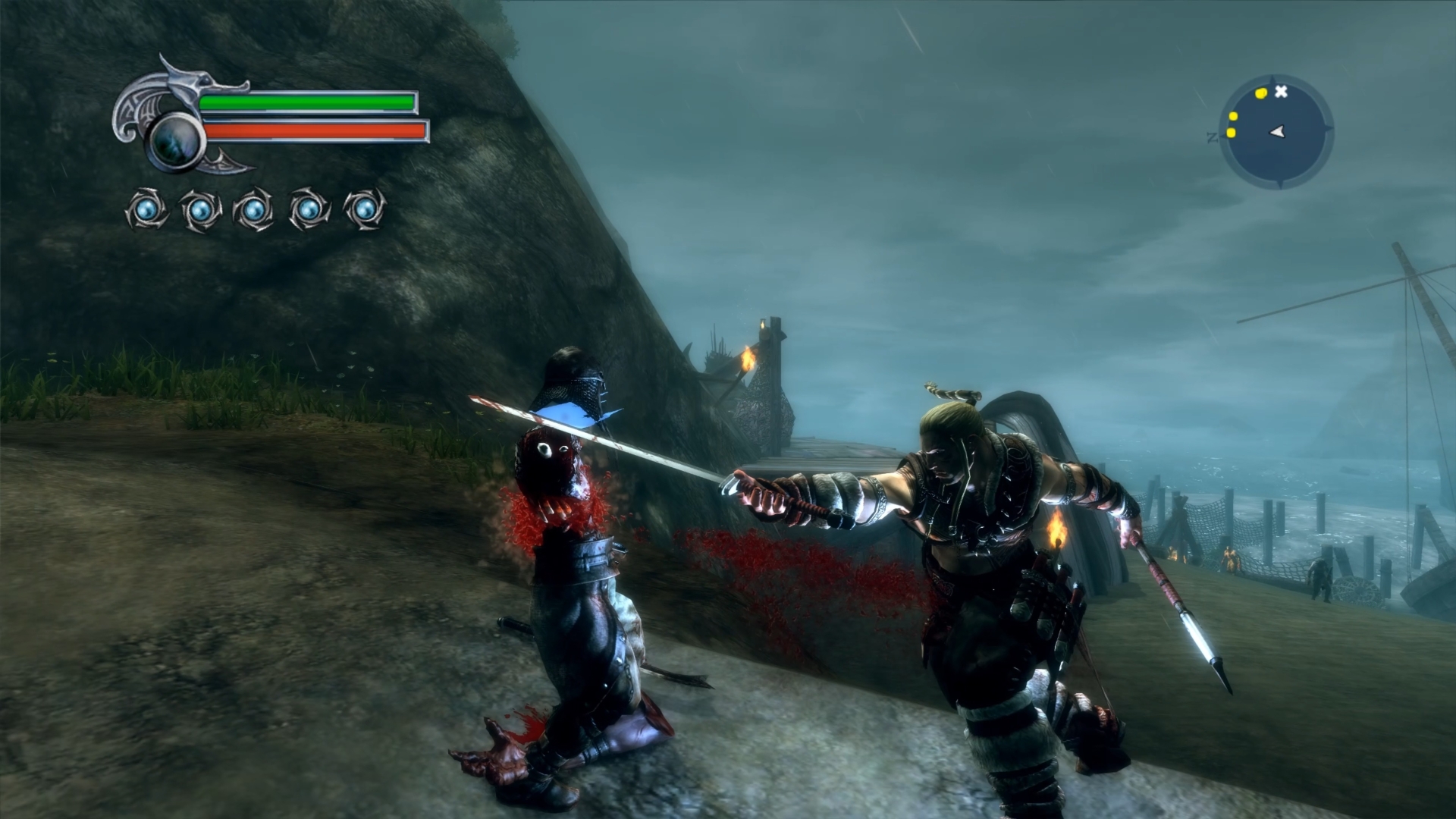Click the yellow marker beside the white X

(x=1261, y=93)
